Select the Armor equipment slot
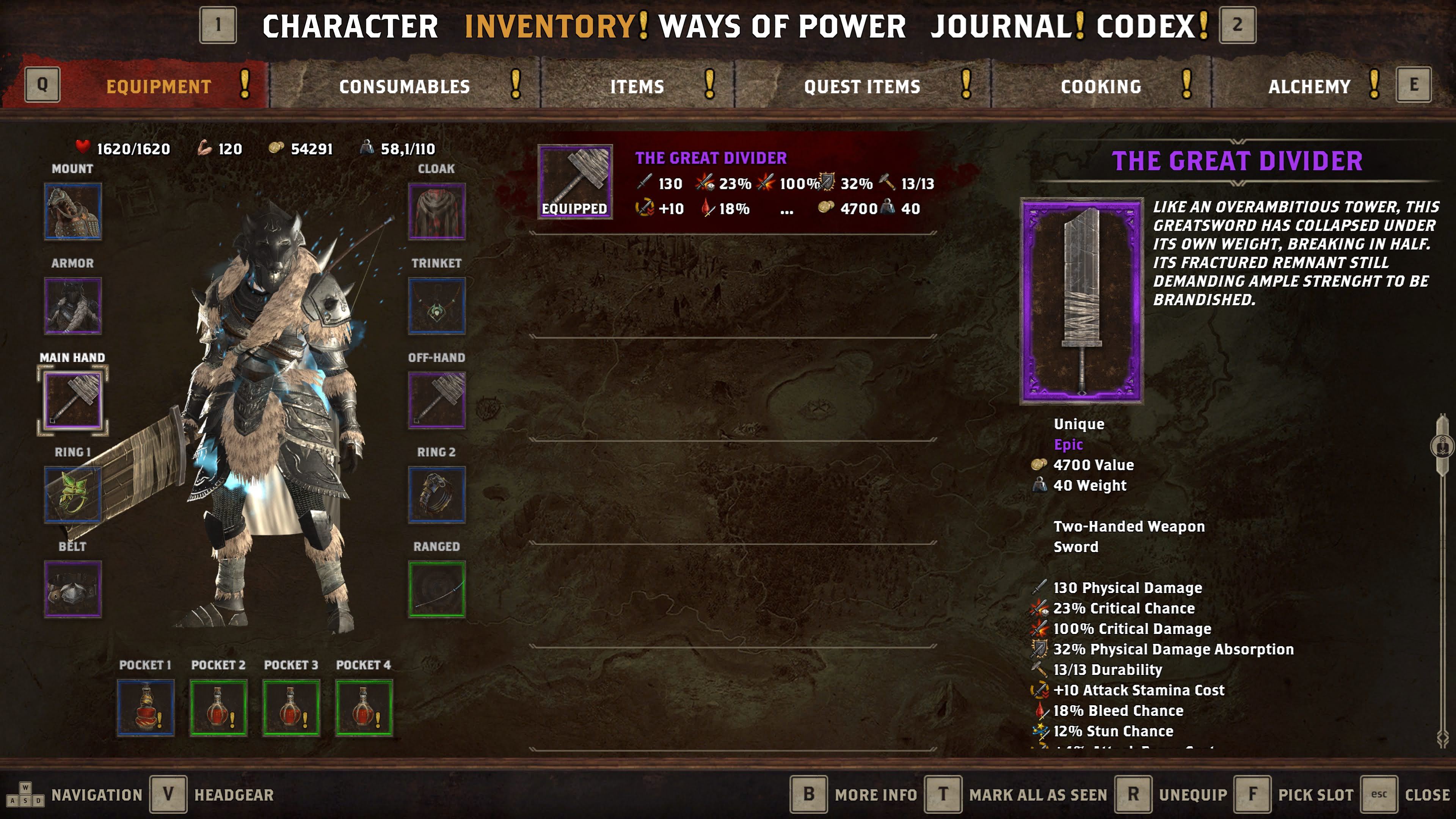 (73, 306)
